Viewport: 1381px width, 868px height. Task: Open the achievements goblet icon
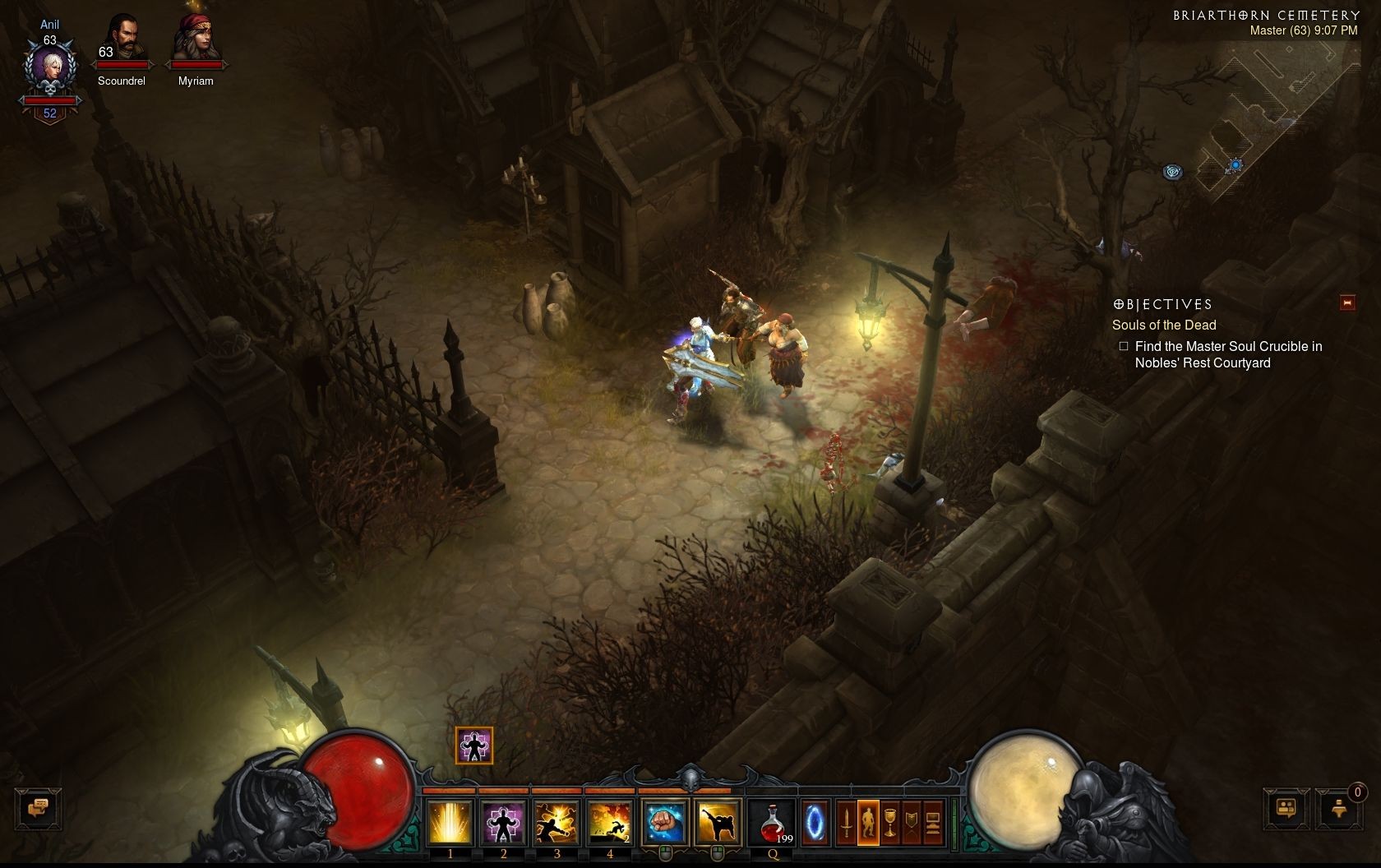point(889,822)
